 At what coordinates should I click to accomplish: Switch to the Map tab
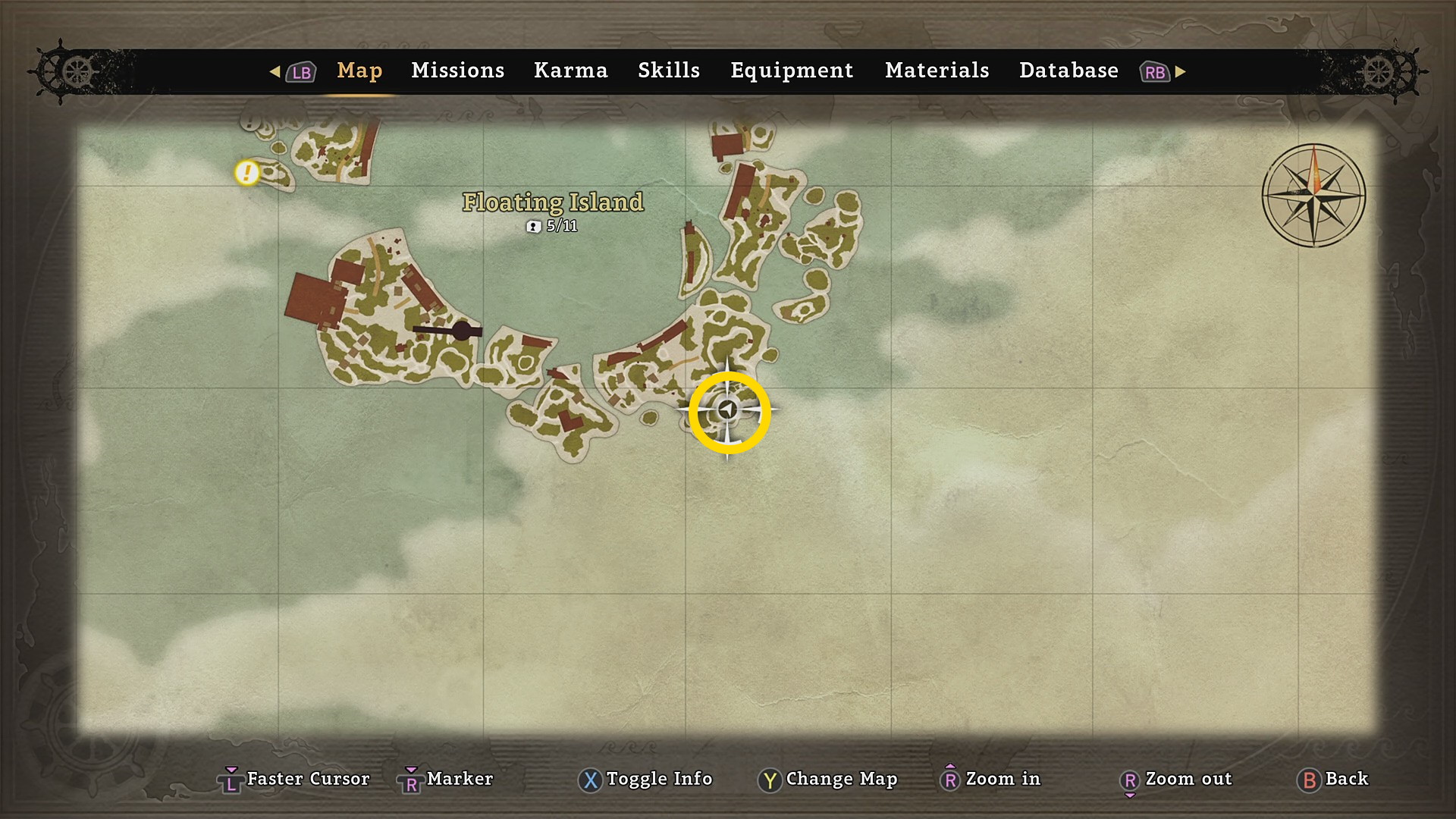(x=359, y=71)
